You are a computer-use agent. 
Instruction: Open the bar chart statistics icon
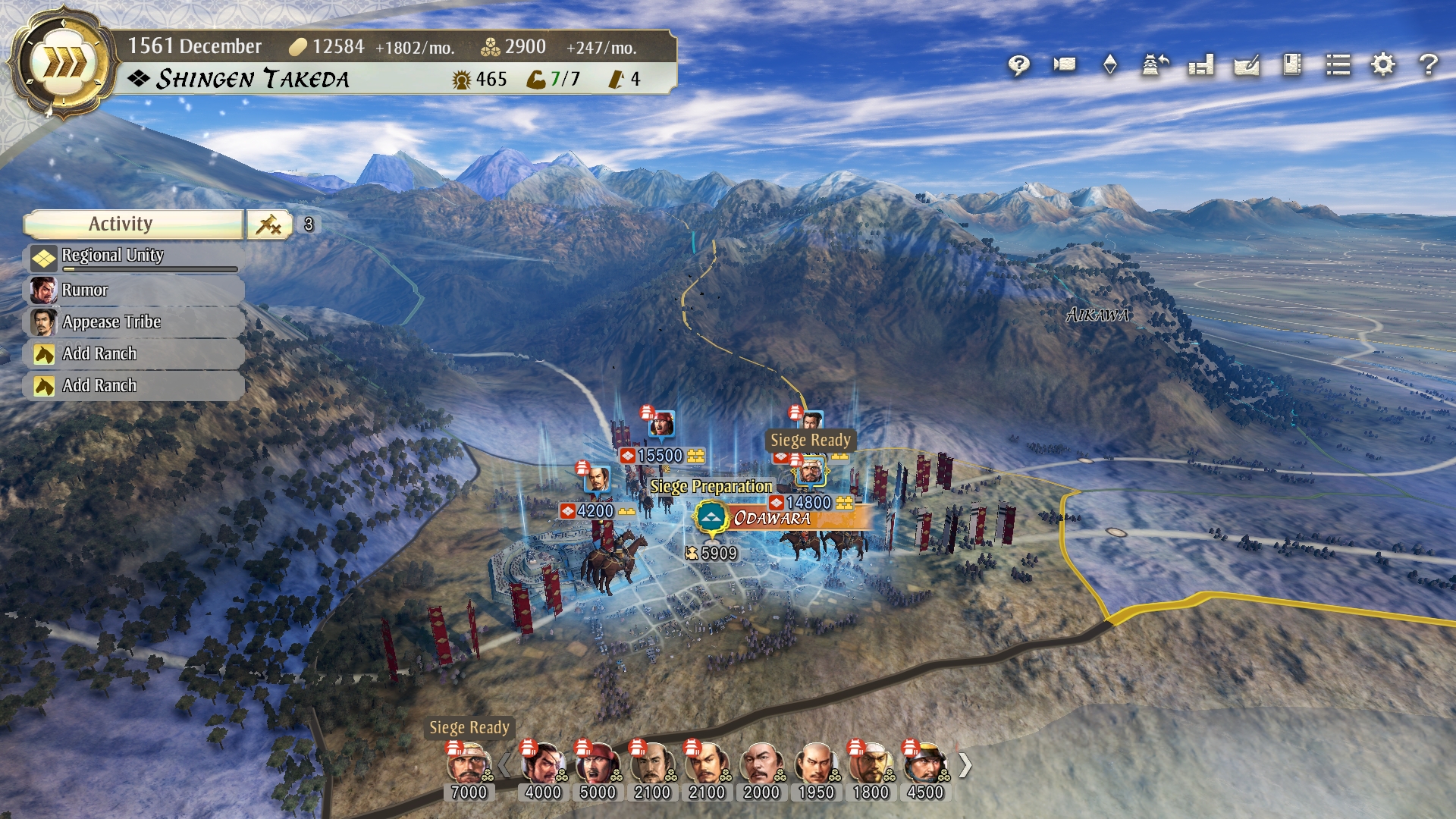tap(1201, 65)
